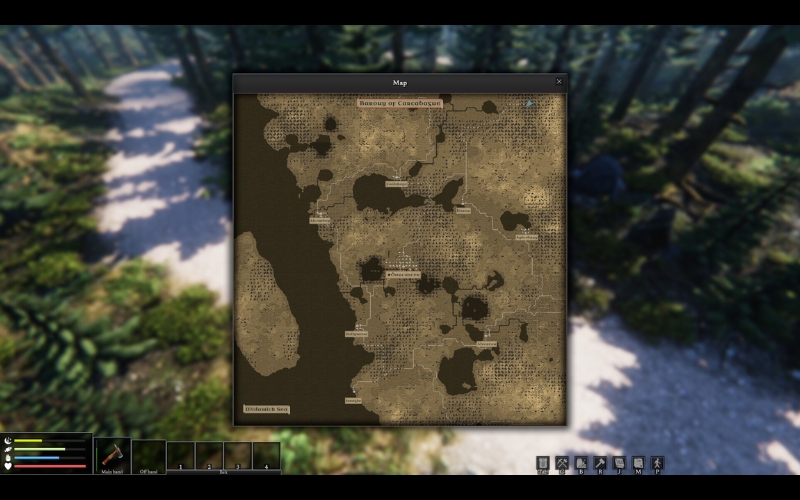This screenshot has height=500, width=800.
Task: Toggle the map icon in the toolbar
Action: [638, 463]
